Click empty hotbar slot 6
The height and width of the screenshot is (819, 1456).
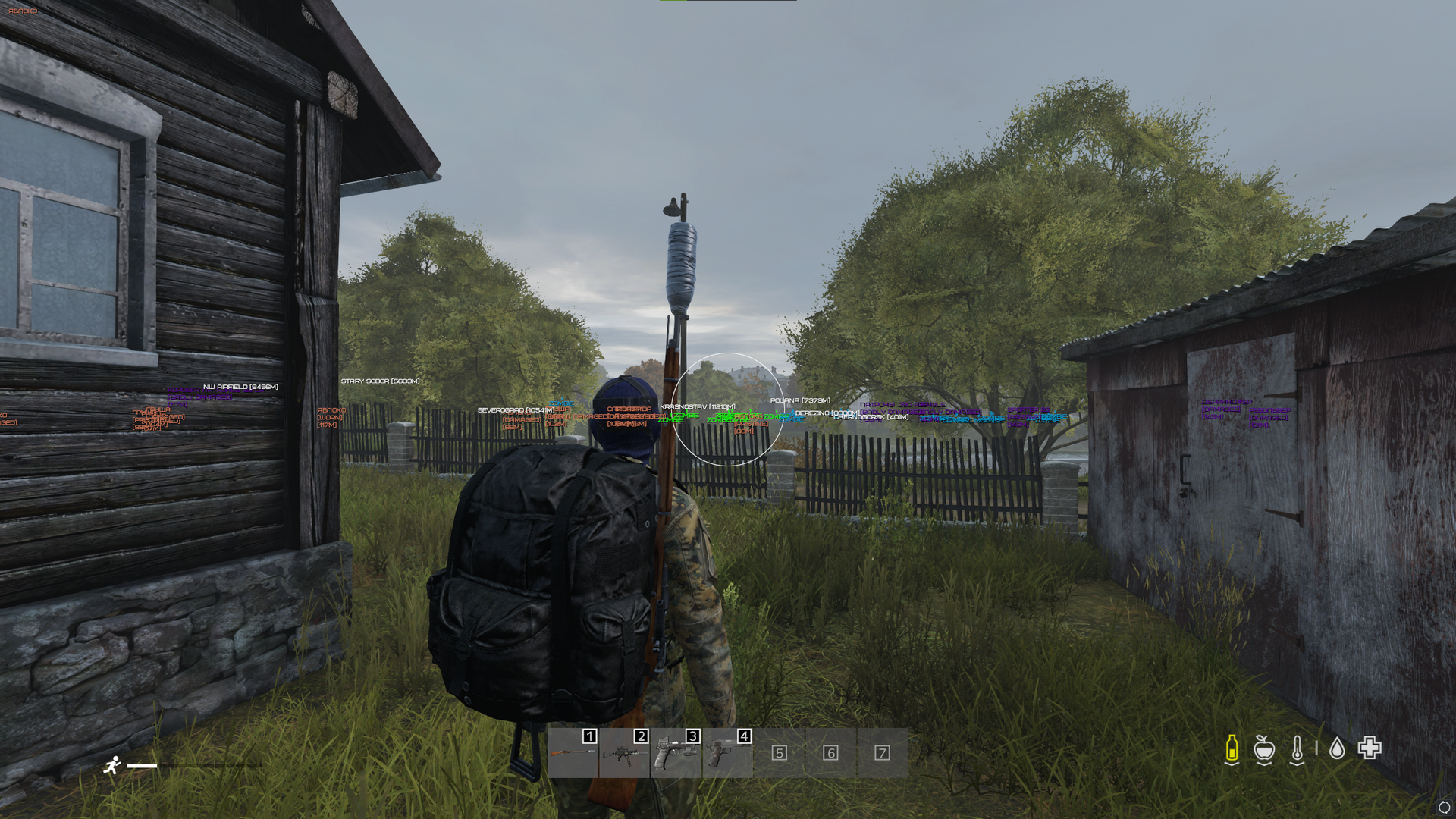point(830,752)
